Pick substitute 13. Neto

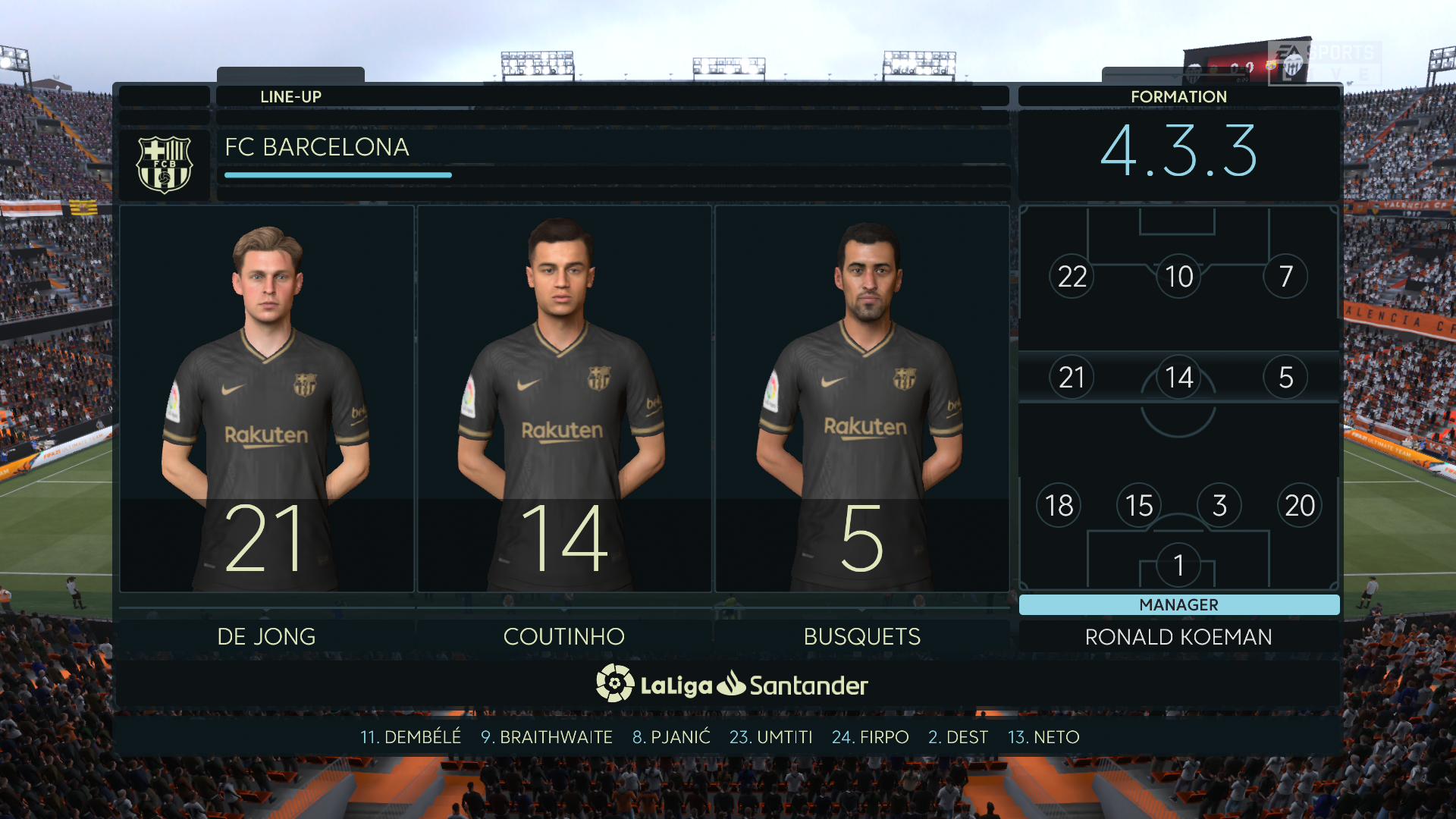pos(1043,737)
